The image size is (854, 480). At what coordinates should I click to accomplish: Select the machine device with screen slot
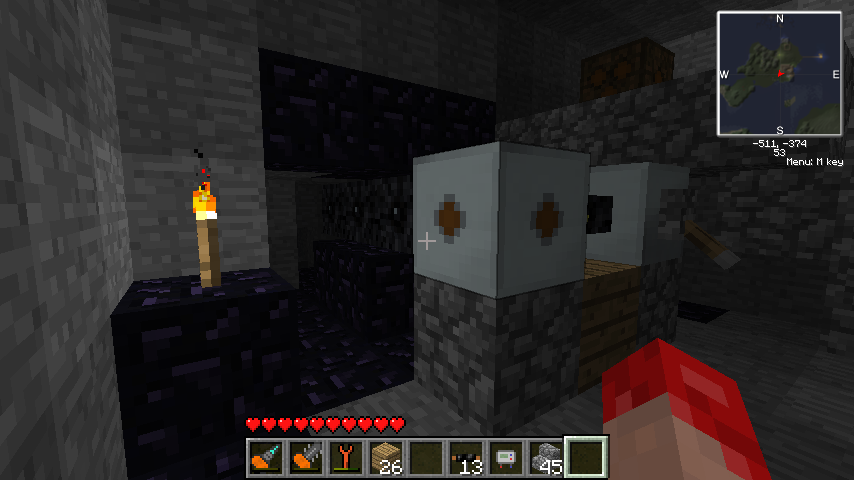coord(505,457)
